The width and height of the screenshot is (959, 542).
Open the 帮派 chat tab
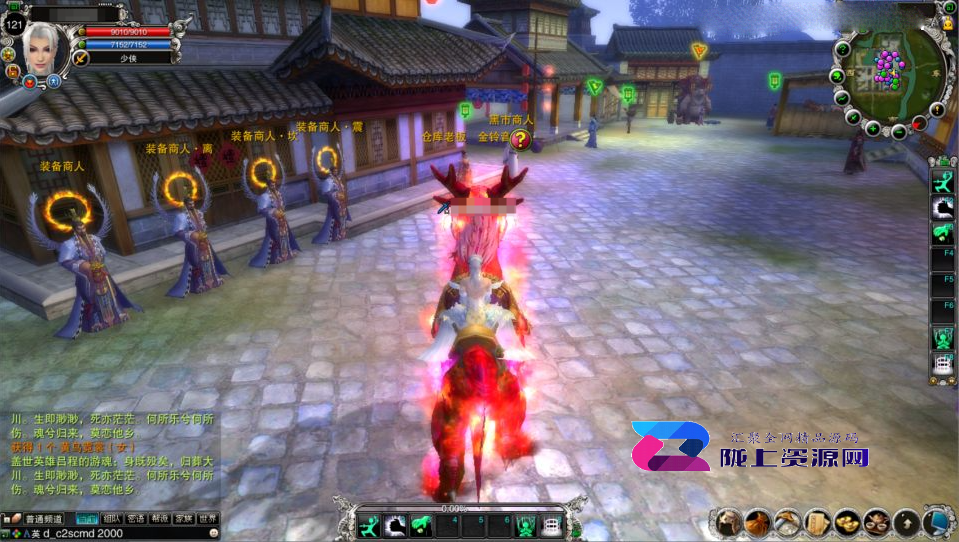tap(159, 519)
